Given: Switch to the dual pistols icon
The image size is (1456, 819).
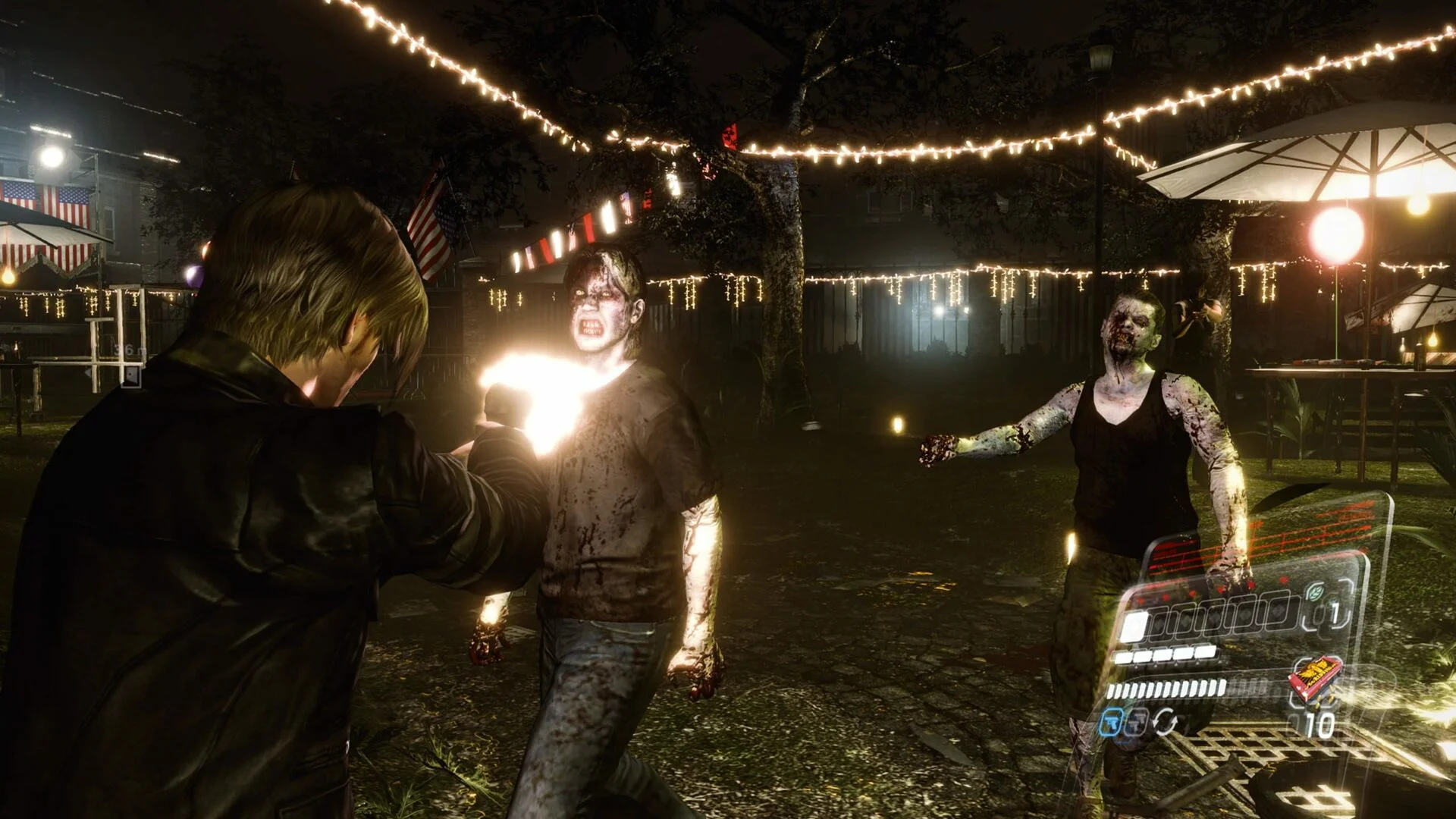Looking at the screenshot, I should 1135,723.
